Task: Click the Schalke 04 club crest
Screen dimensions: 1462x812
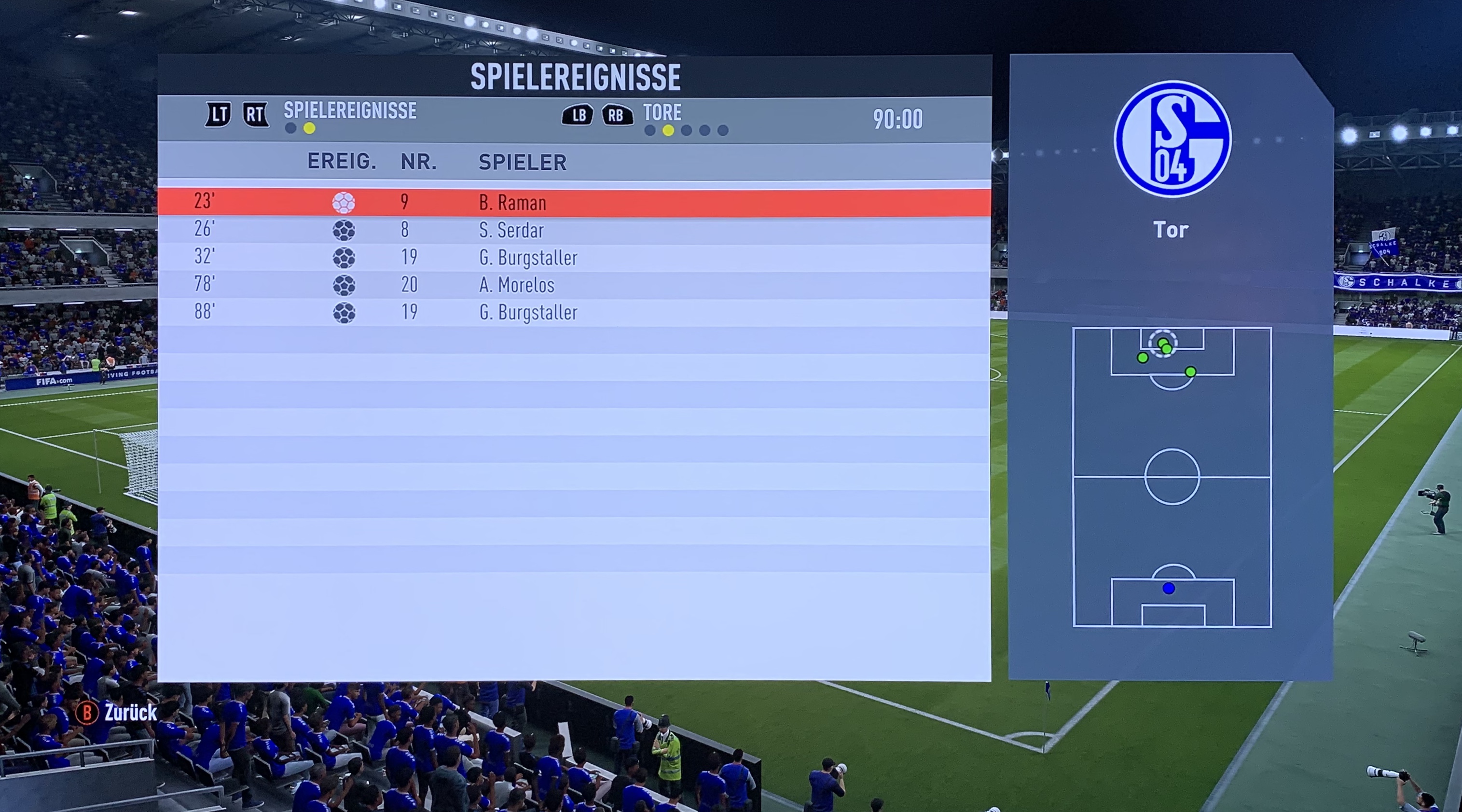Action: [1172, 139]
